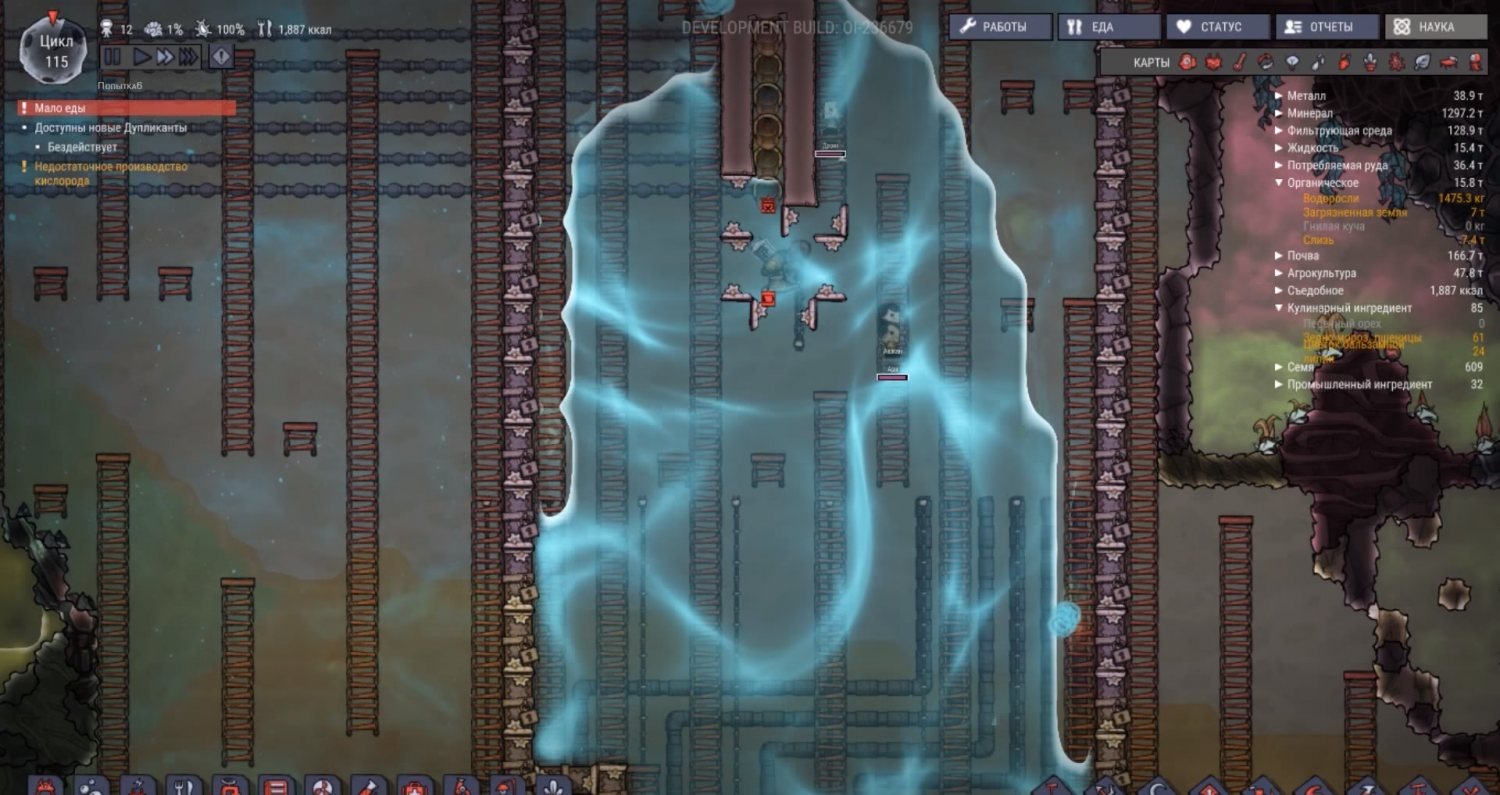Screen dimensions: 1500x795
Task: Collapse the Органическое resource category
Action: coord(1279,183)
